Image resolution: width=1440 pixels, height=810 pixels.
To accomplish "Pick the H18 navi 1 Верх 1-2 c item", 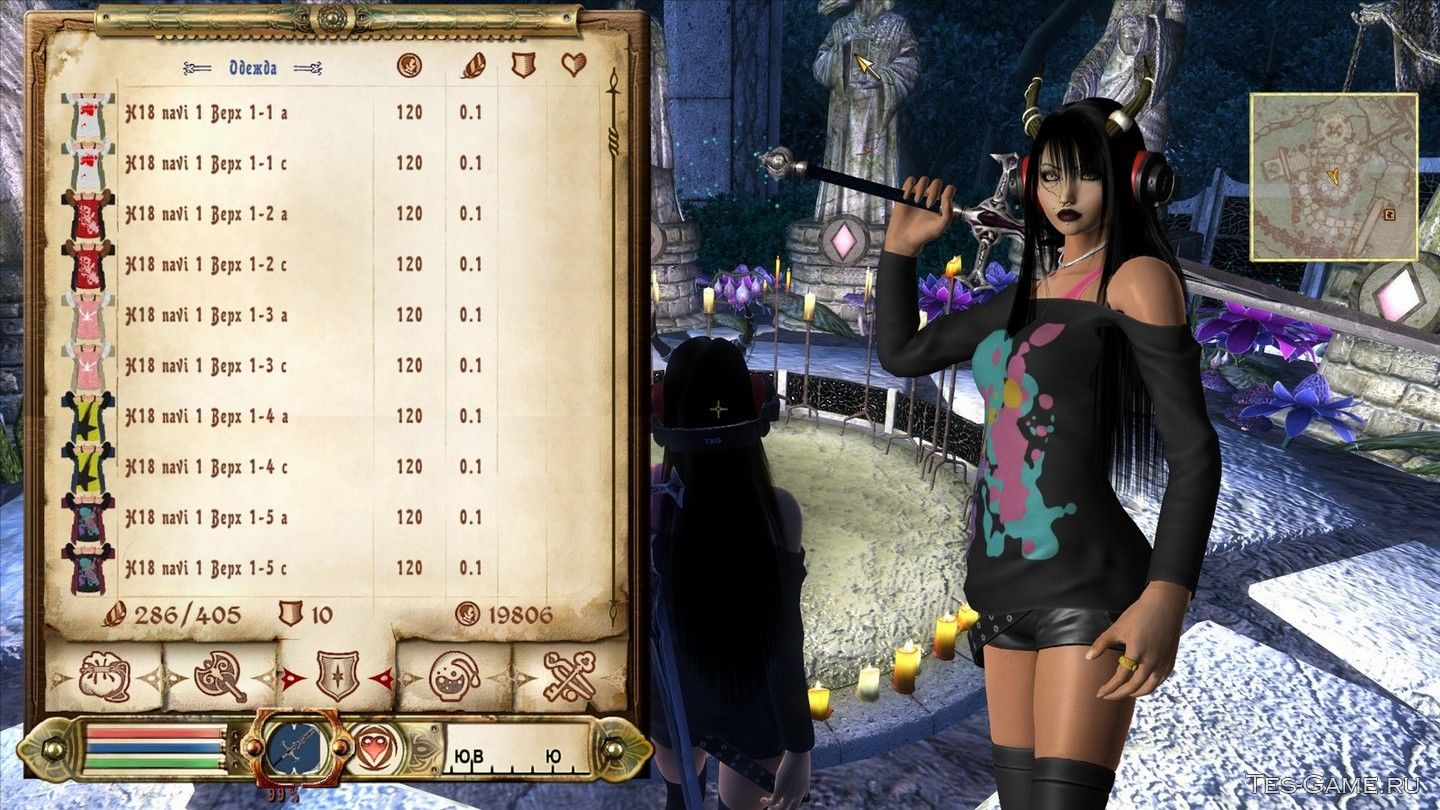I will (x=205, y=265).
